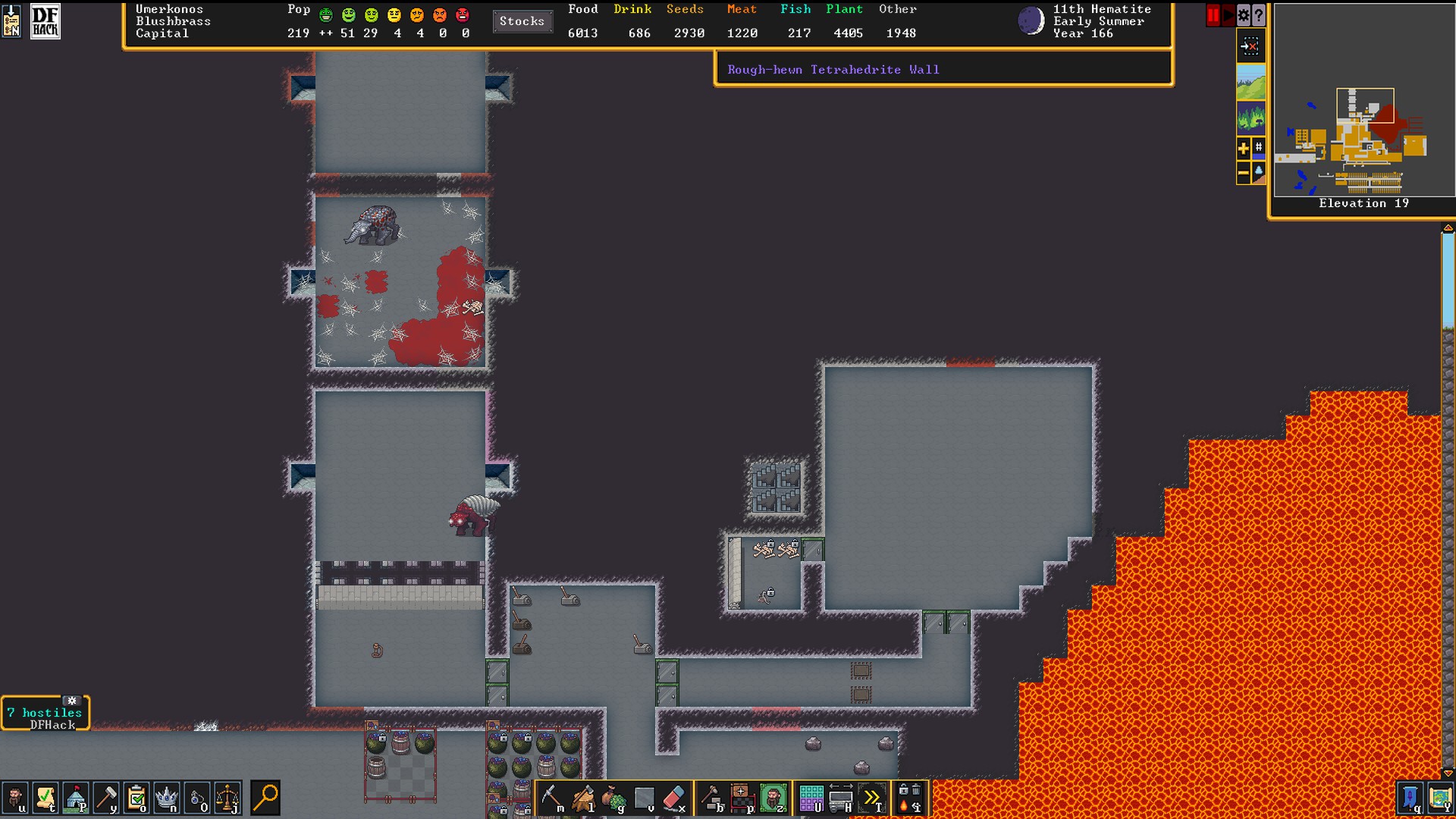Open the labor hammer menu
This screenshot has height=819, width=1456.
[x=106, y=798]
